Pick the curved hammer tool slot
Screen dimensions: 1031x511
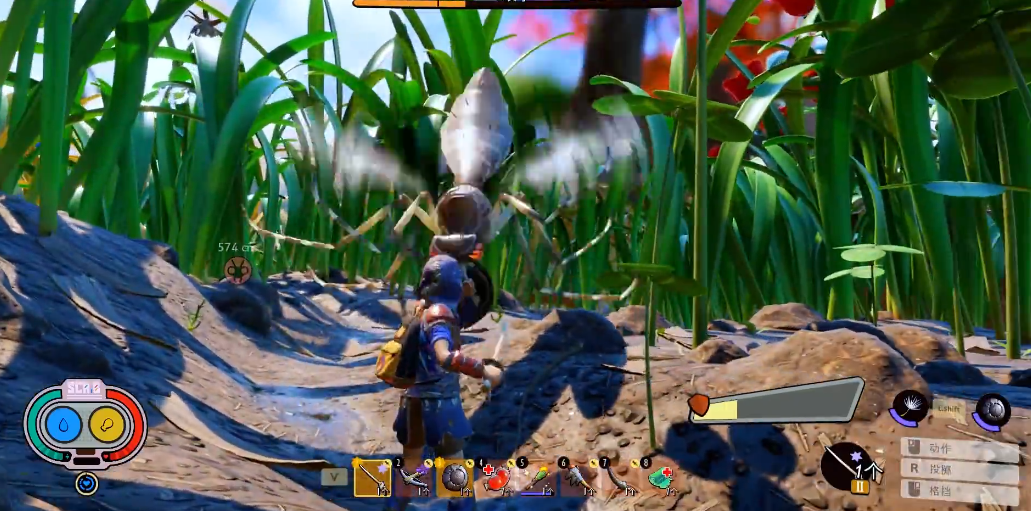click(619, 479)
